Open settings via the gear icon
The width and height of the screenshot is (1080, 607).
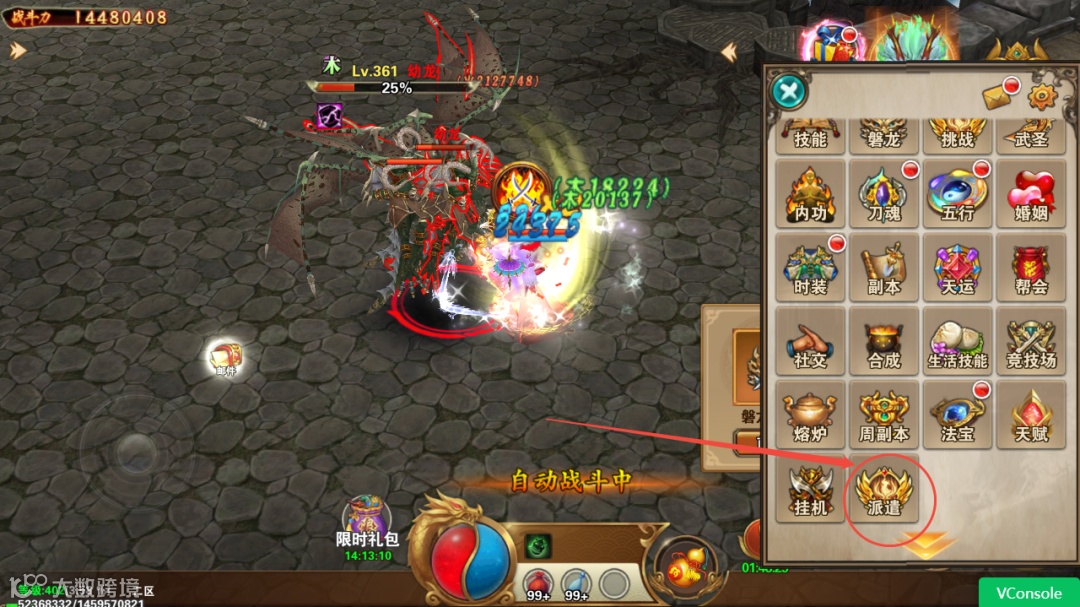point(1043,96)
